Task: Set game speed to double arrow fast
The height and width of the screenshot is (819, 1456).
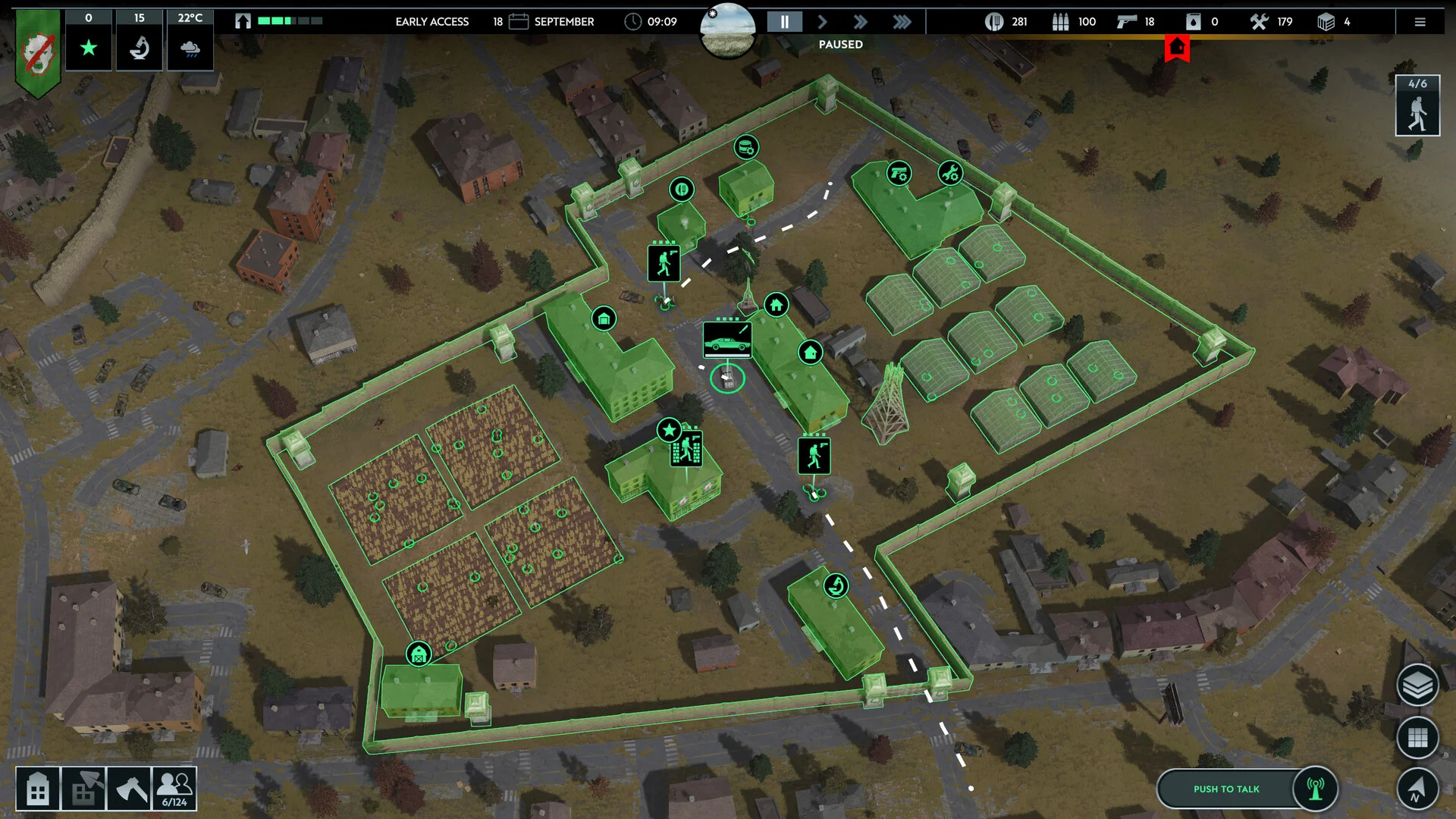Action: click(861, 22)
